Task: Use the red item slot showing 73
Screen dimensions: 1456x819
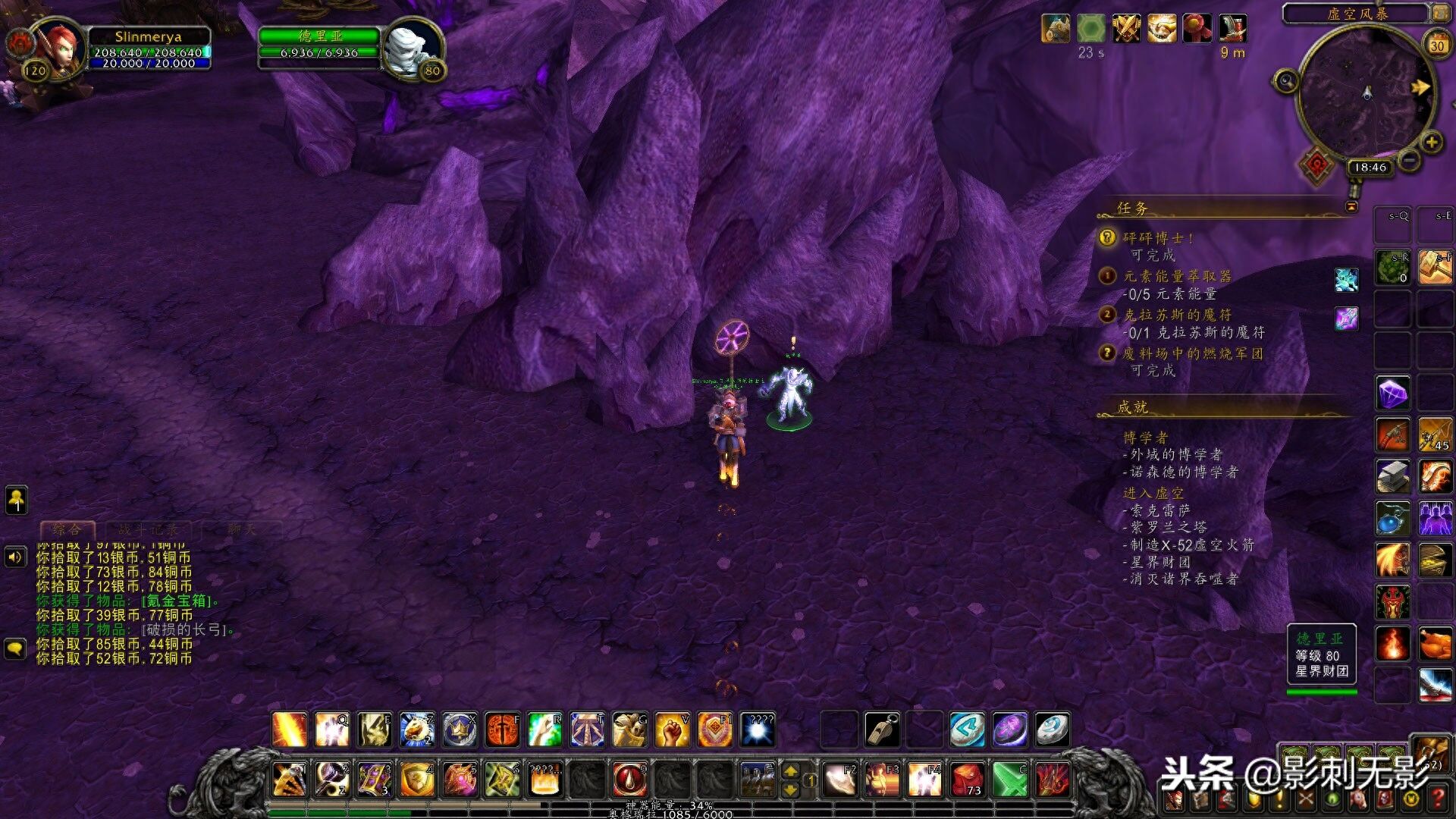Action: click(968, 779)
